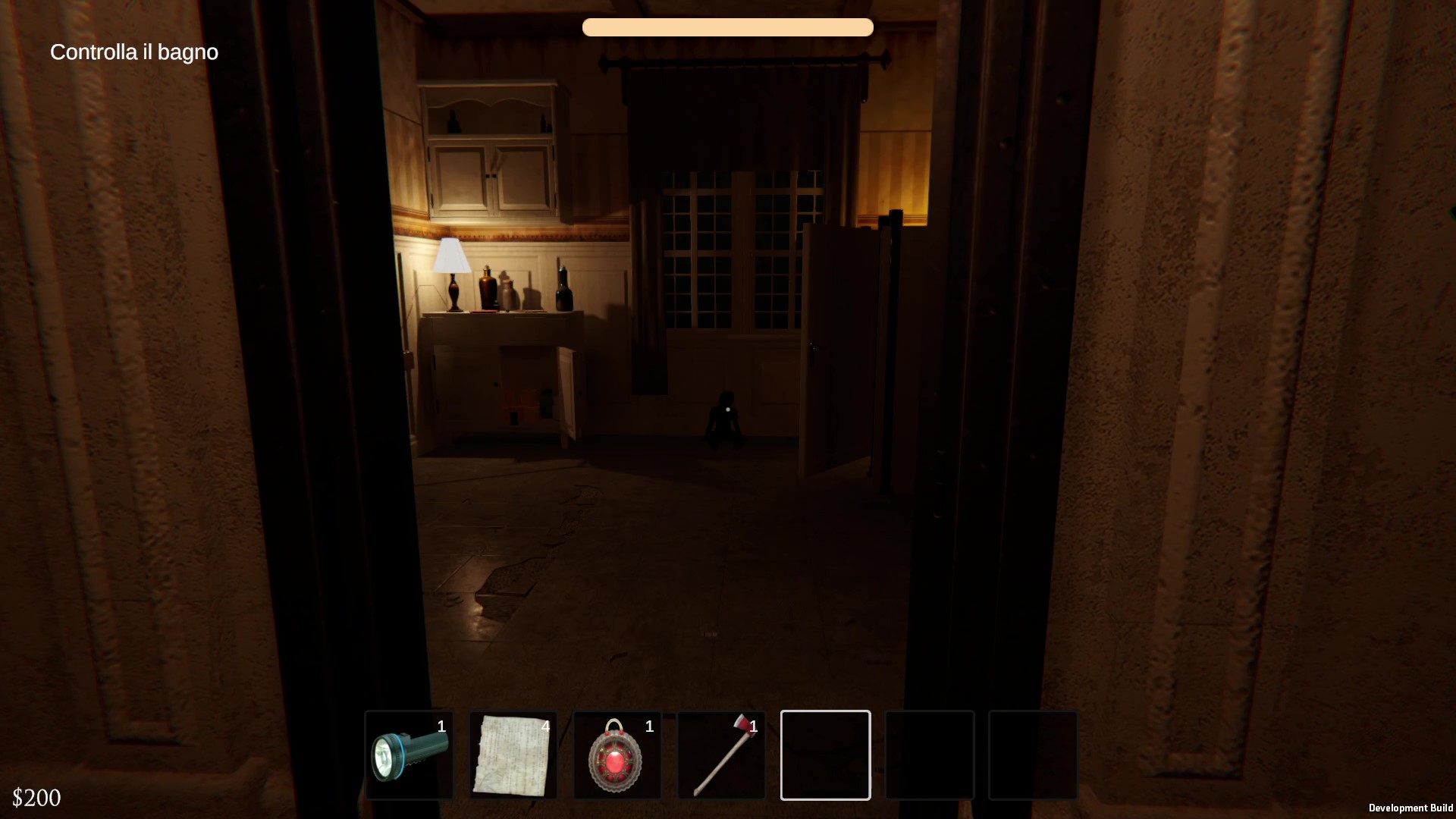Select the highlighted empty hotbar slot
The image size is (1456, 819).
825,755
